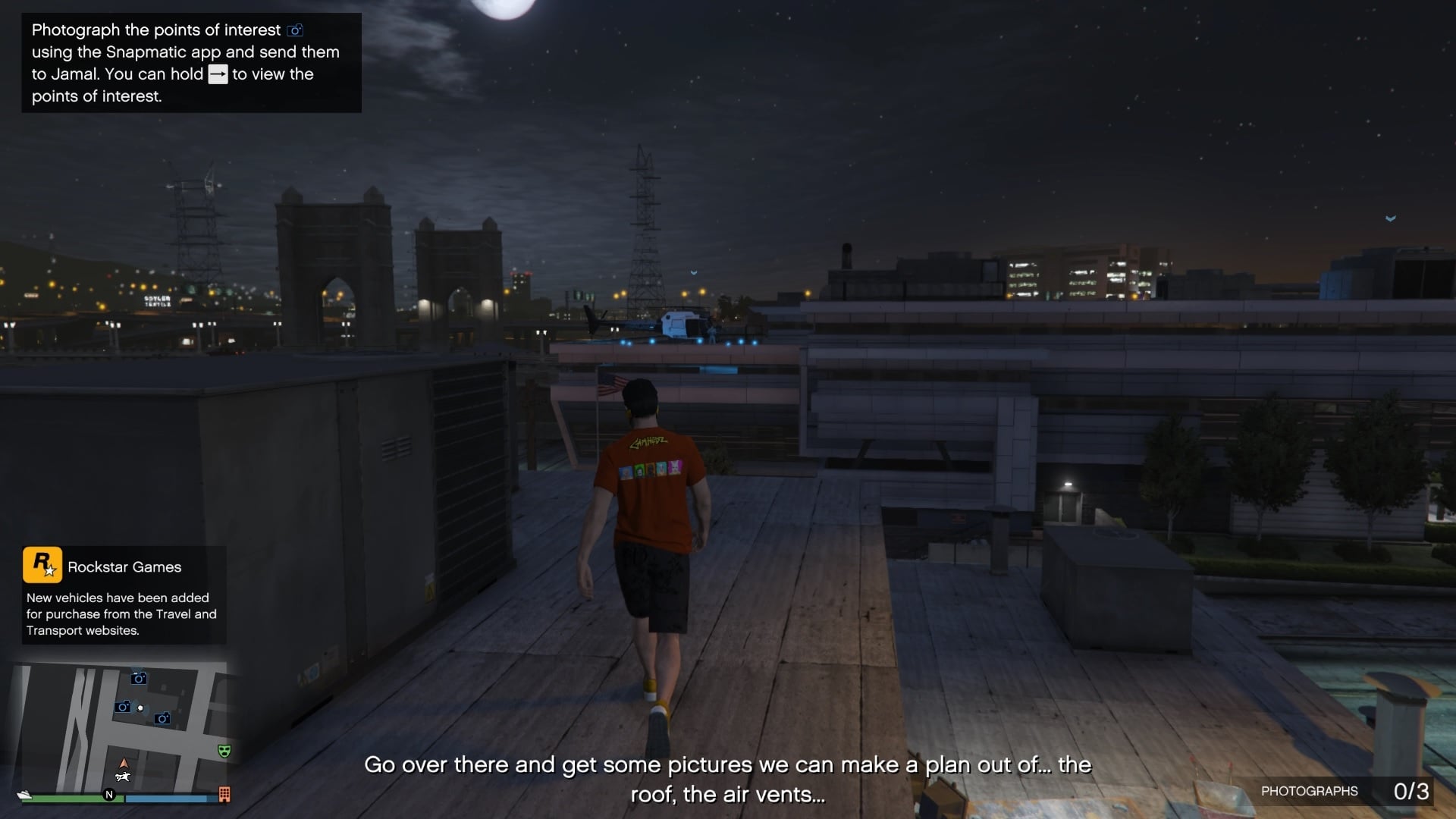The height and width of the screenshot is (819, 1456).
Task: Select the orange building icon beside the minimap
Action: coord(224,795)
